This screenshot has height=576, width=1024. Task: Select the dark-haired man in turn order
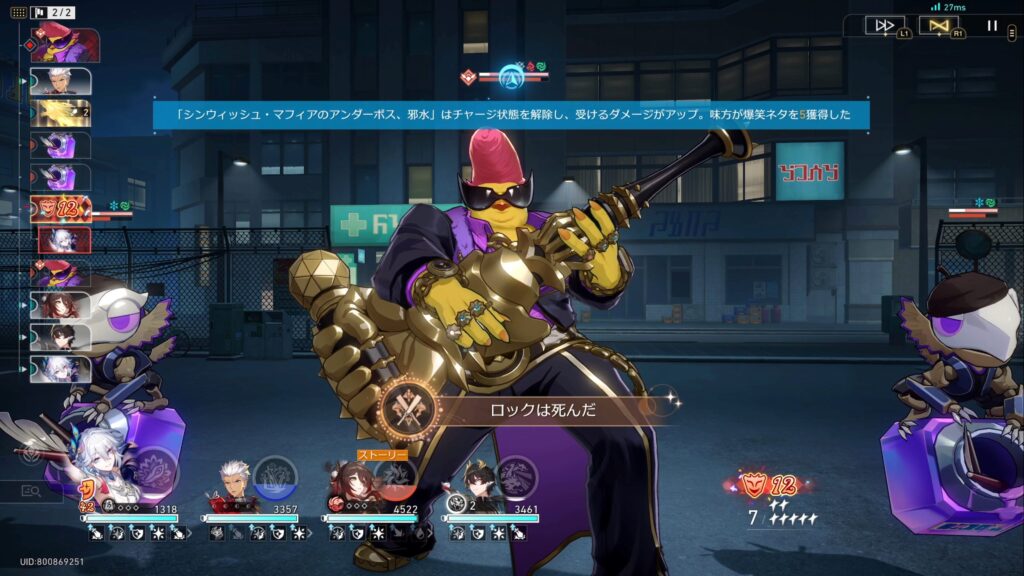click(61, 337)
